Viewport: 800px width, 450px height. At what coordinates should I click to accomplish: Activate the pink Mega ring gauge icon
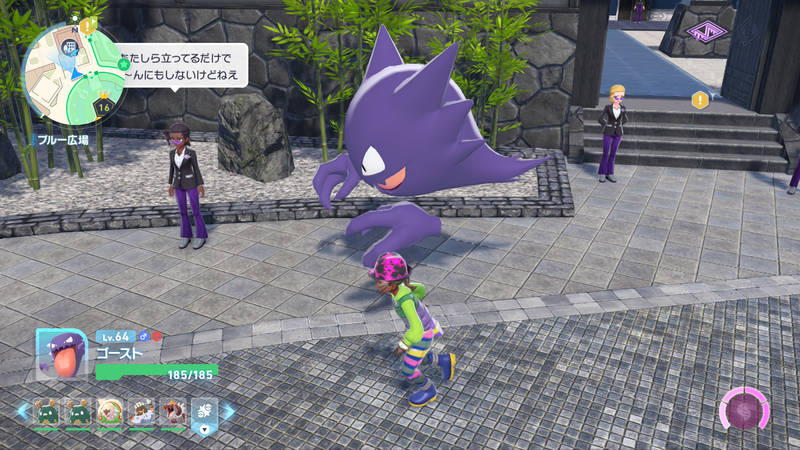(x=744, y=411)
